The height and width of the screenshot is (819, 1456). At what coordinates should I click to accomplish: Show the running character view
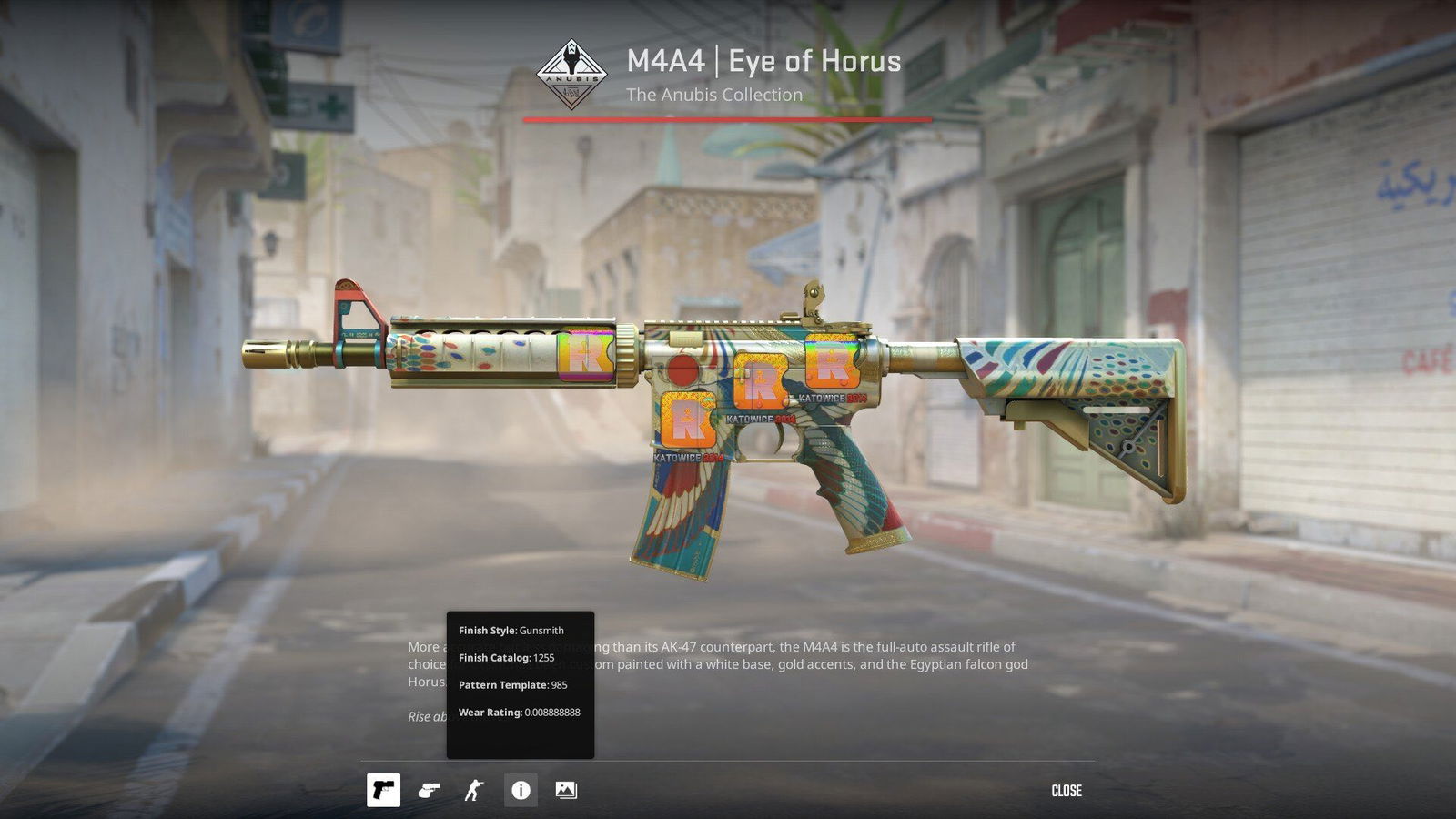click(x=474, y=791)
